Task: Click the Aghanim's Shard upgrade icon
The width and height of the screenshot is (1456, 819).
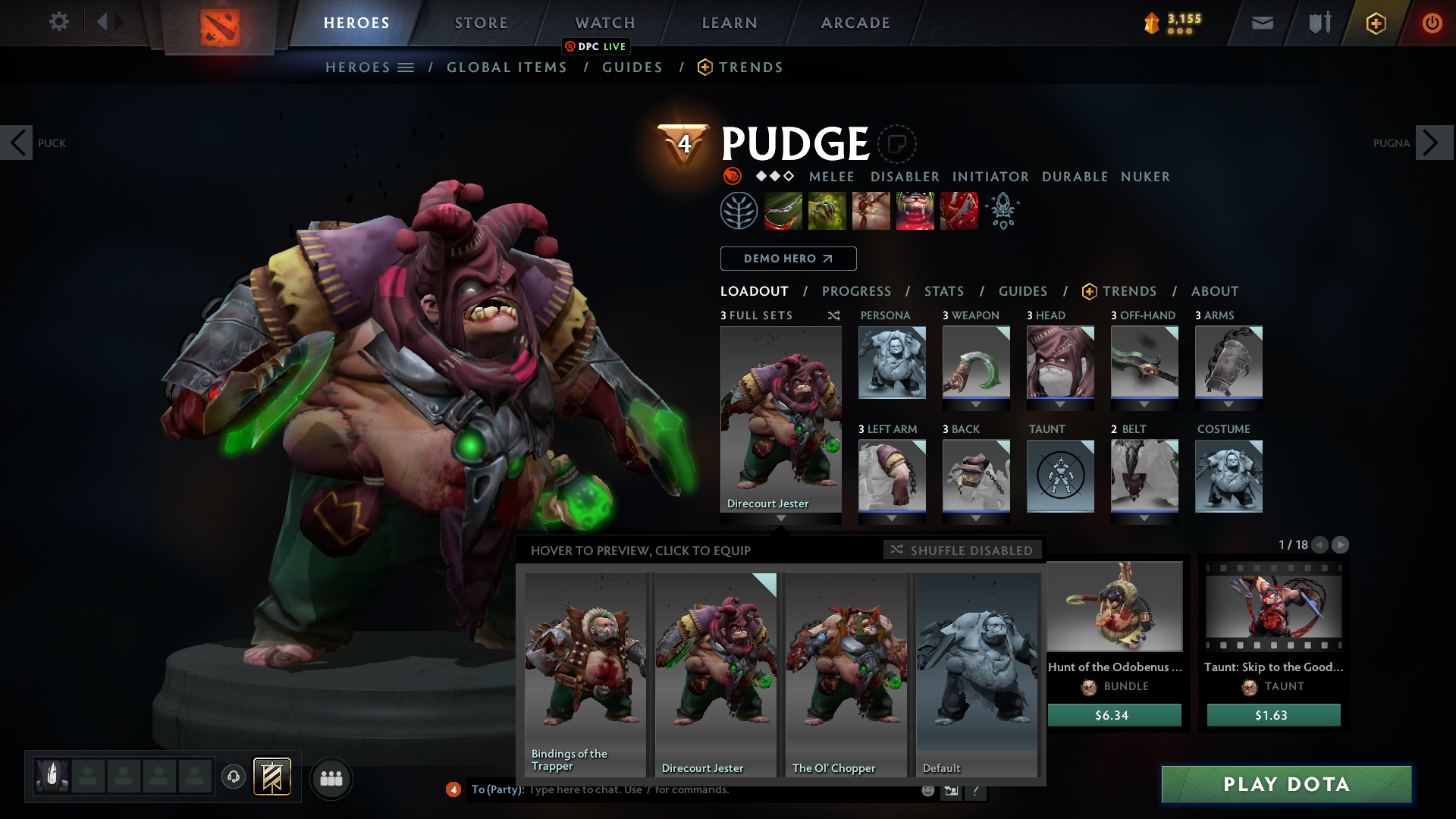Action: pyautogui.click(x=1003, y=211)
